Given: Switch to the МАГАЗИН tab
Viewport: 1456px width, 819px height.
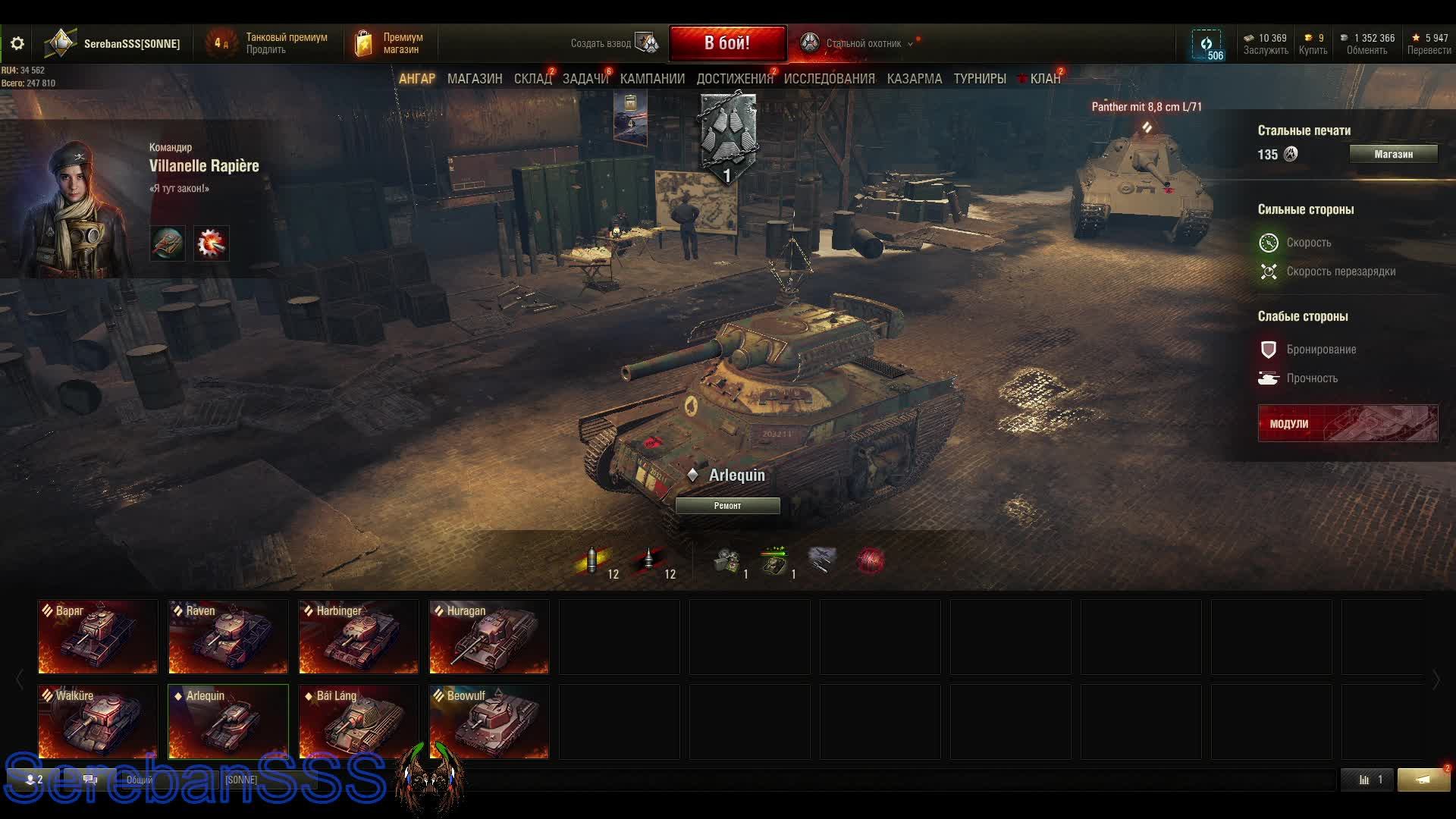Looking at the screenshot, I should [475, 79].
